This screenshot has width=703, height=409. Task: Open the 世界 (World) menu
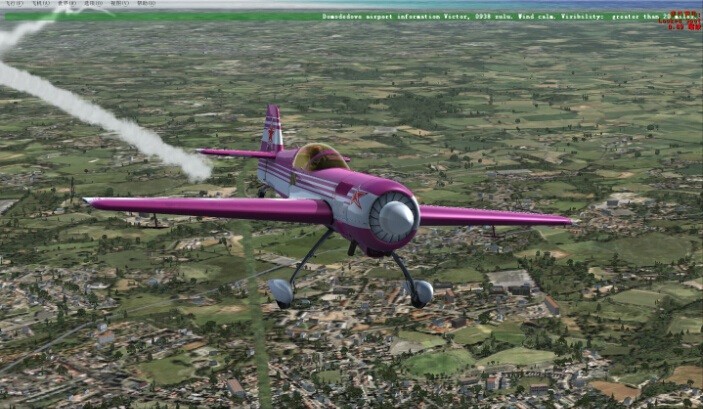coord(66,3)
